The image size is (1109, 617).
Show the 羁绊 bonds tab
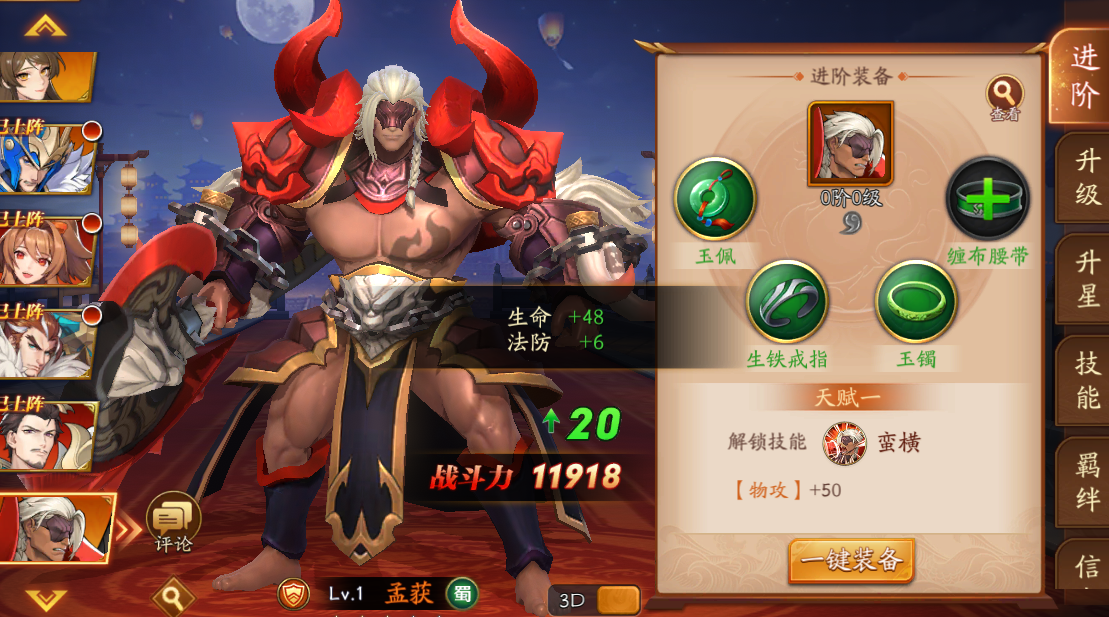pos(1086,482)
